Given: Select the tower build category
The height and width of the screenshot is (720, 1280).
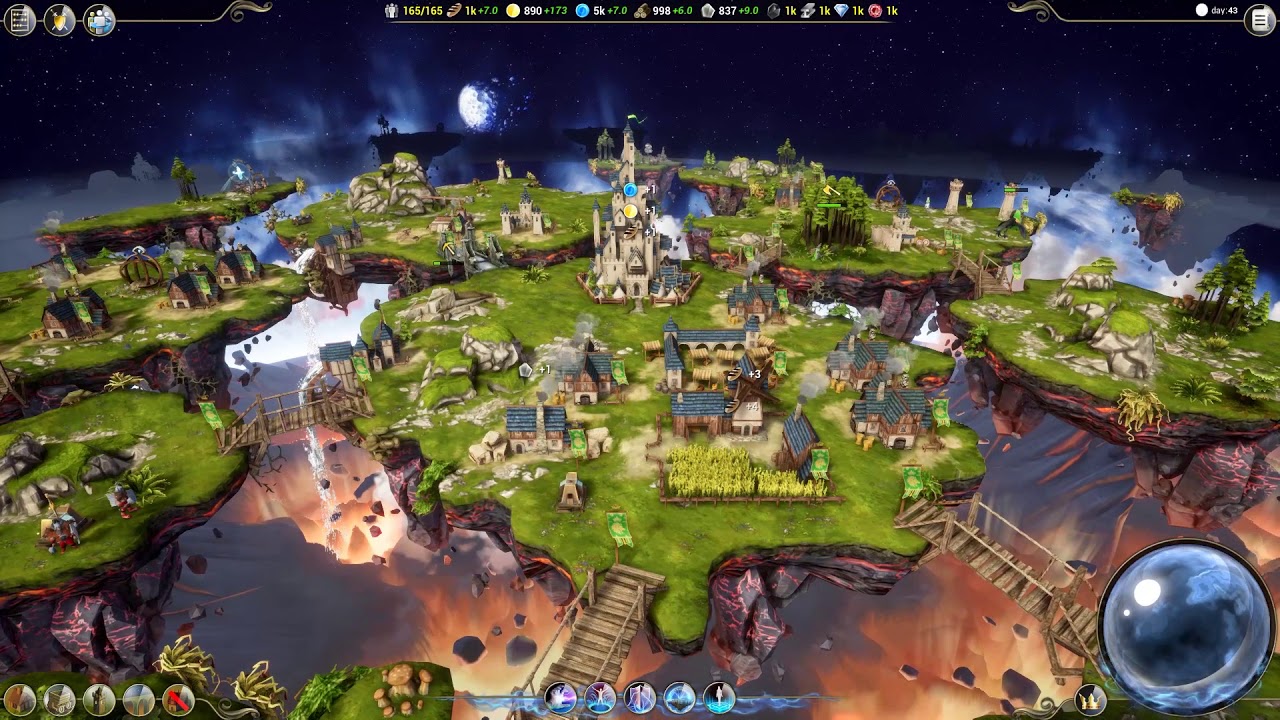Looking at the screenshot, I should click(99, 699).
